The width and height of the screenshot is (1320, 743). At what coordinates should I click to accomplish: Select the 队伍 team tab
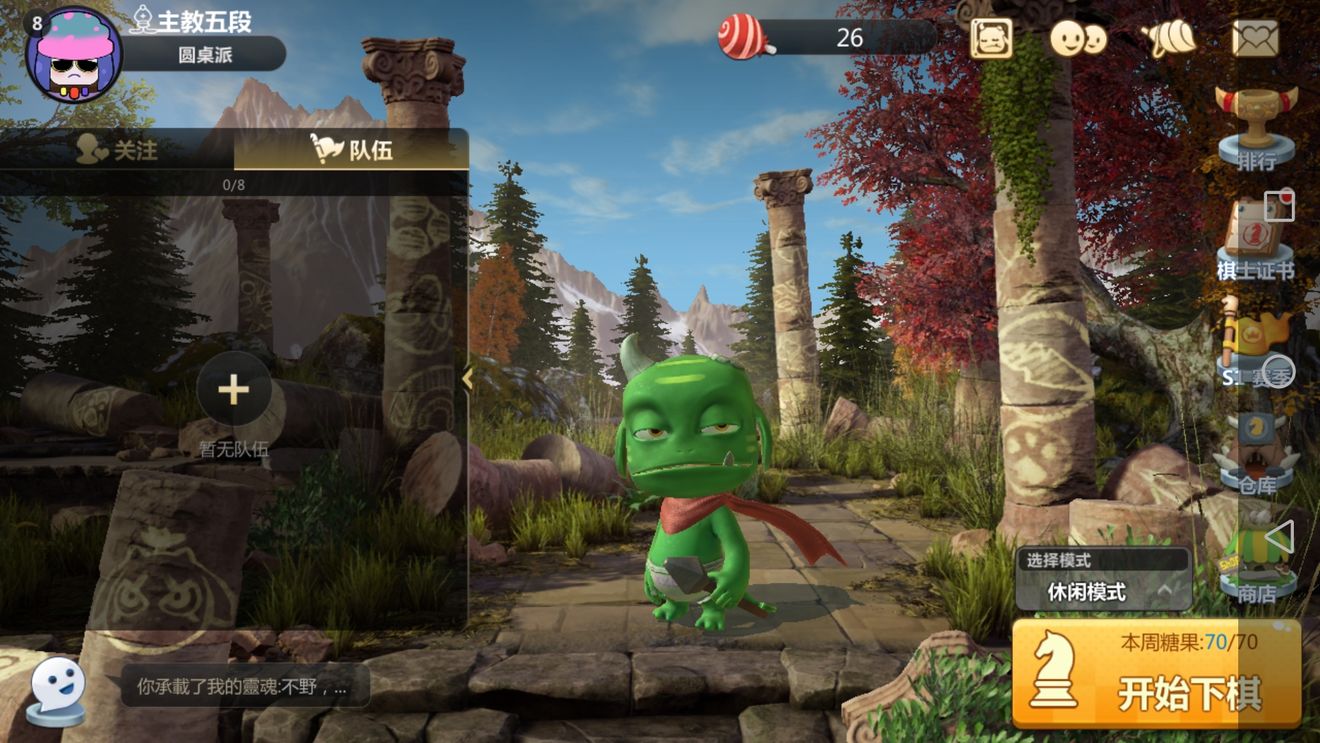coord(352,150)
